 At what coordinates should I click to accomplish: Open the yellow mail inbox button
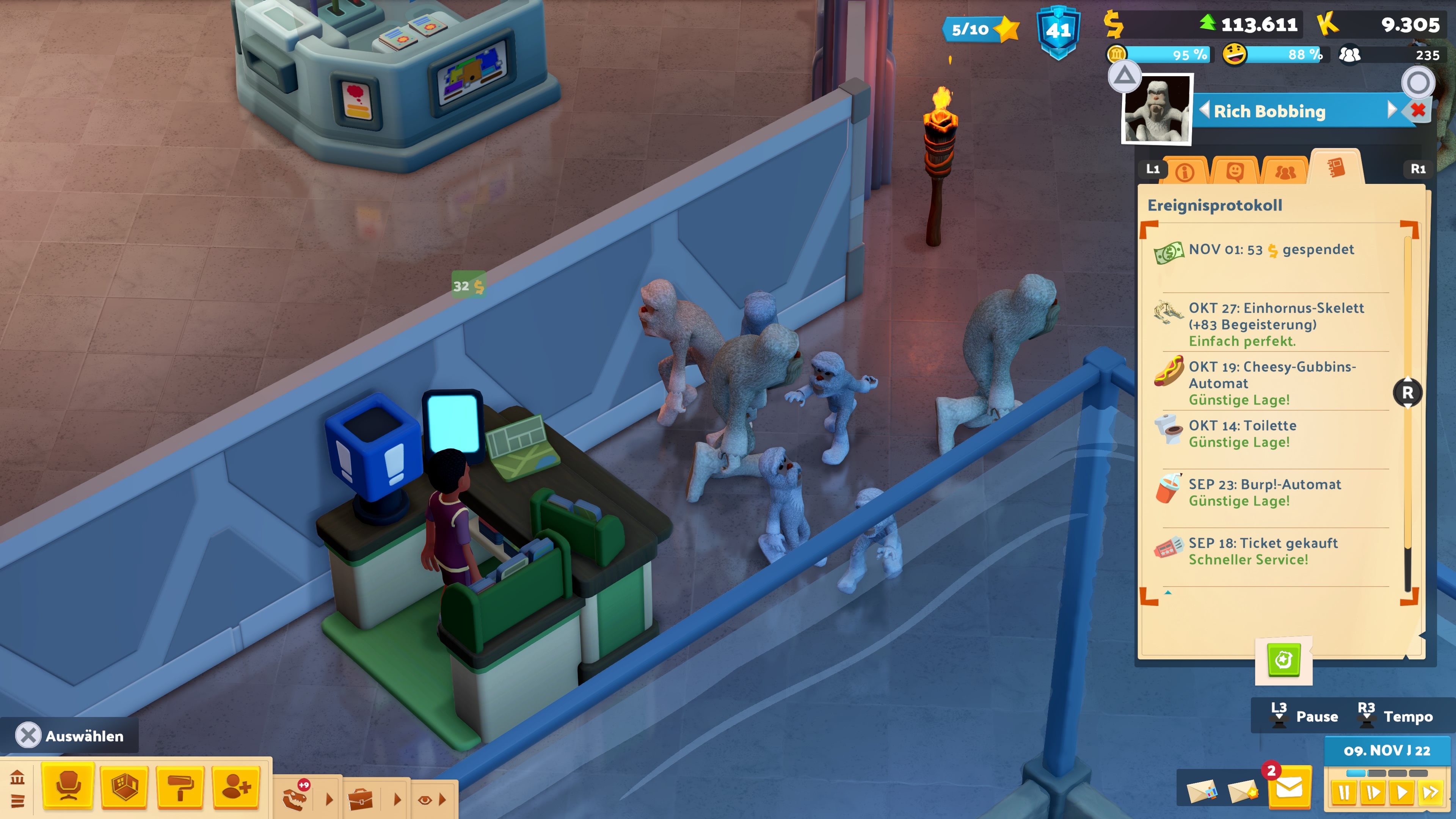1289,788
